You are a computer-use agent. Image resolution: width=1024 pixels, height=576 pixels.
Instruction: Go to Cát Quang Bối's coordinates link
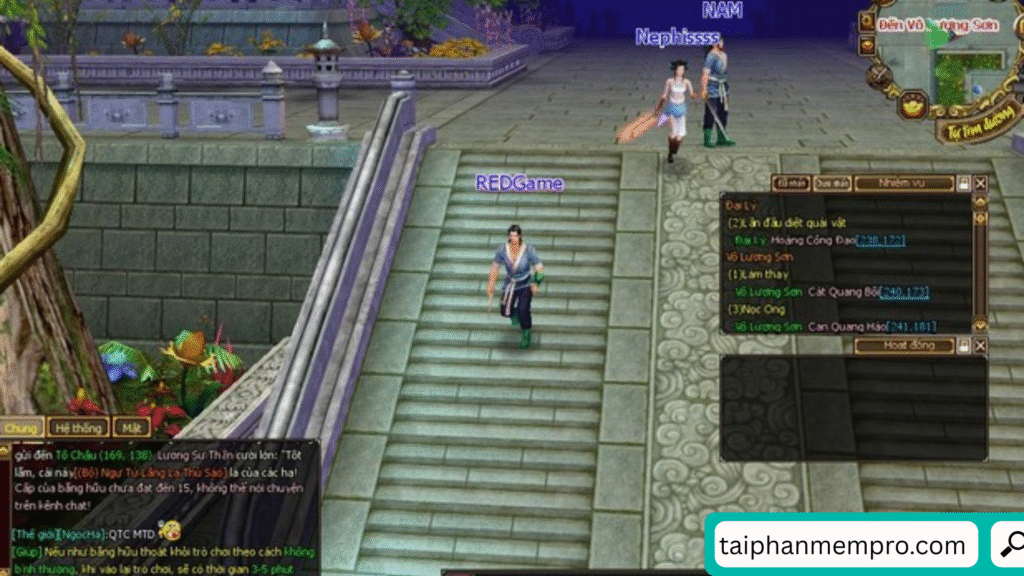pyautogui.click(x=905, y=292)
